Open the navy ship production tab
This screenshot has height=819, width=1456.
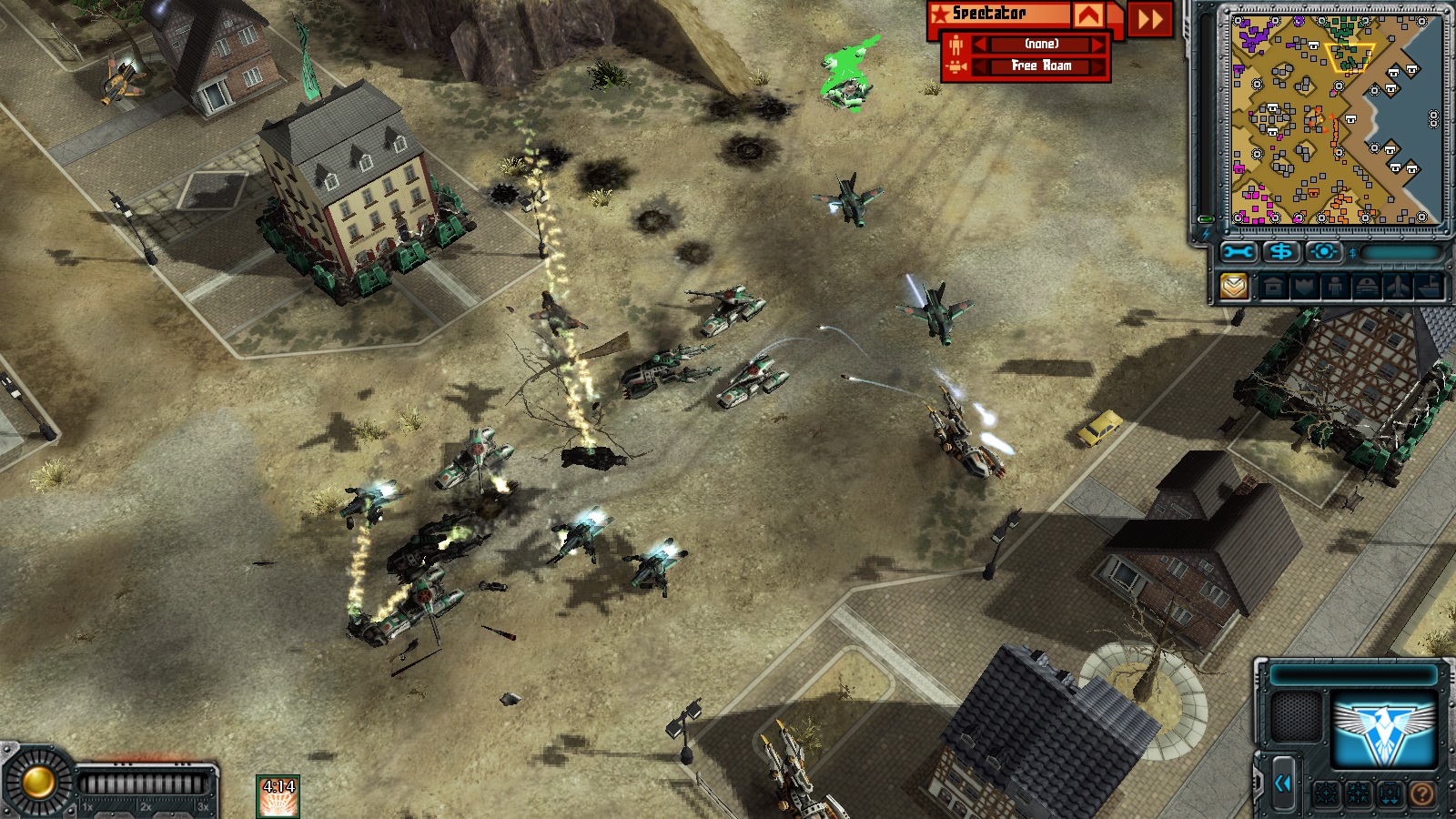(x=1429, y=288)
